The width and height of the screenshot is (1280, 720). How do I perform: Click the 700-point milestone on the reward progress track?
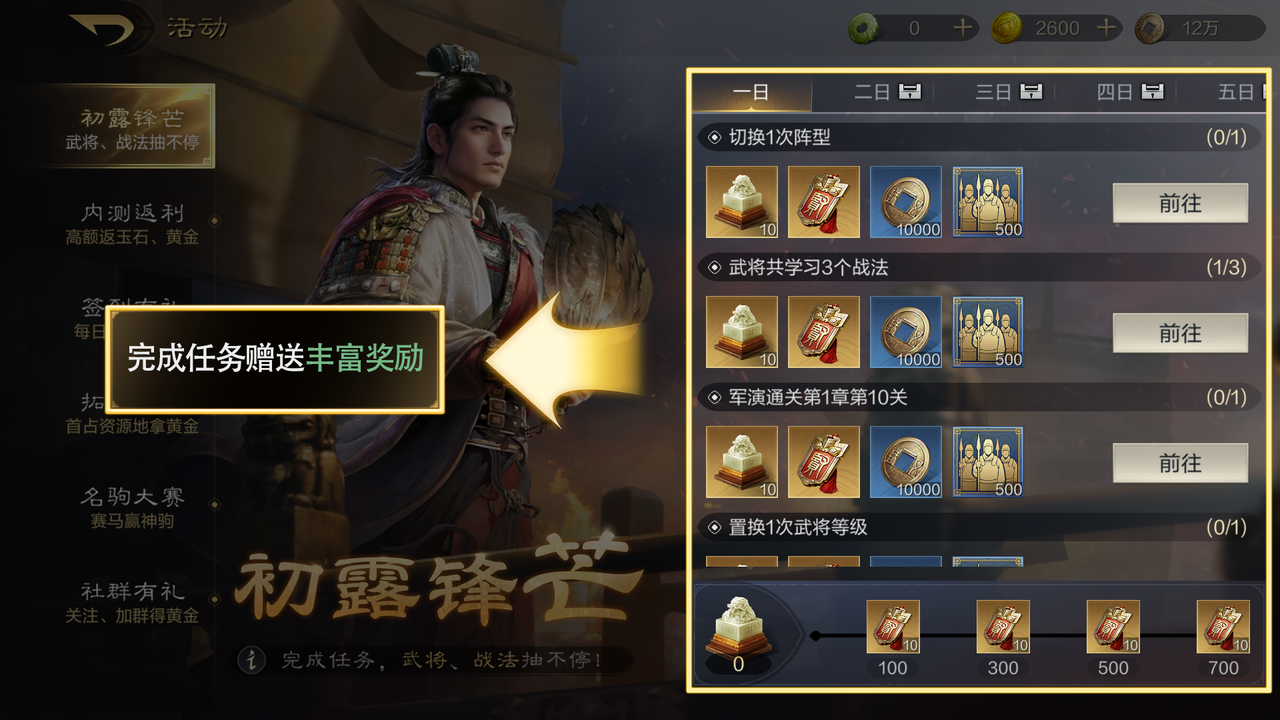[1222, 625]
